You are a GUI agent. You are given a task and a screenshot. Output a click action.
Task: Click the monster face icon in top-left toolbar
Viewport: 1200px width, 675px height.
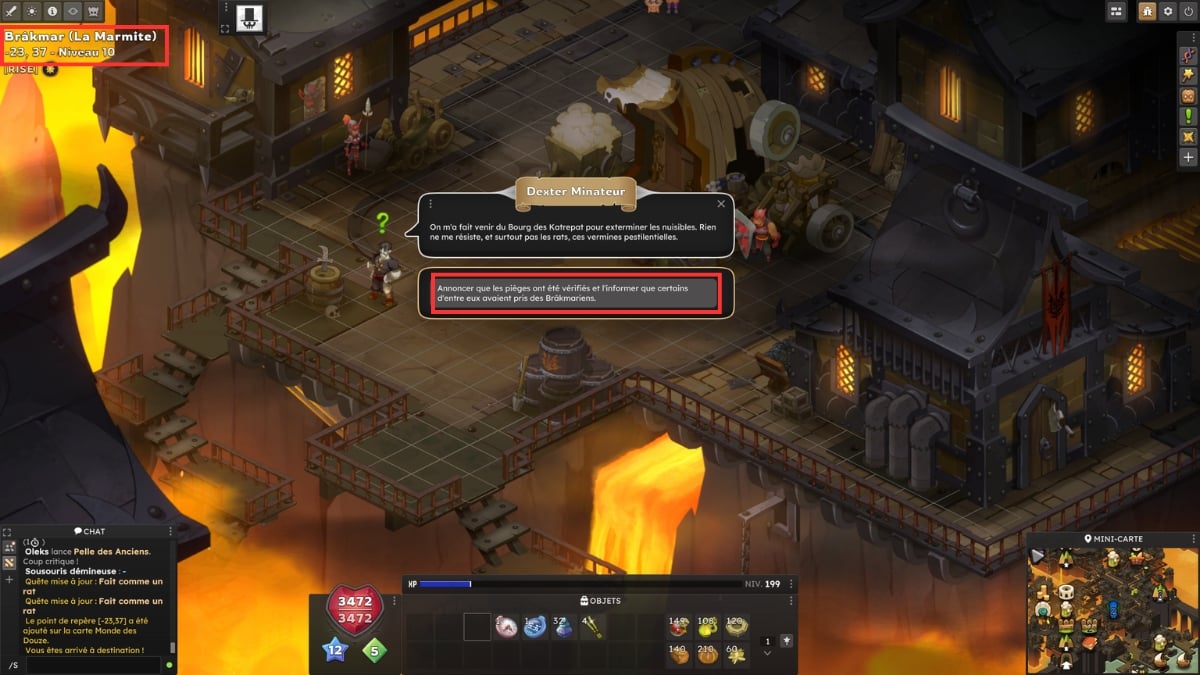93,11
